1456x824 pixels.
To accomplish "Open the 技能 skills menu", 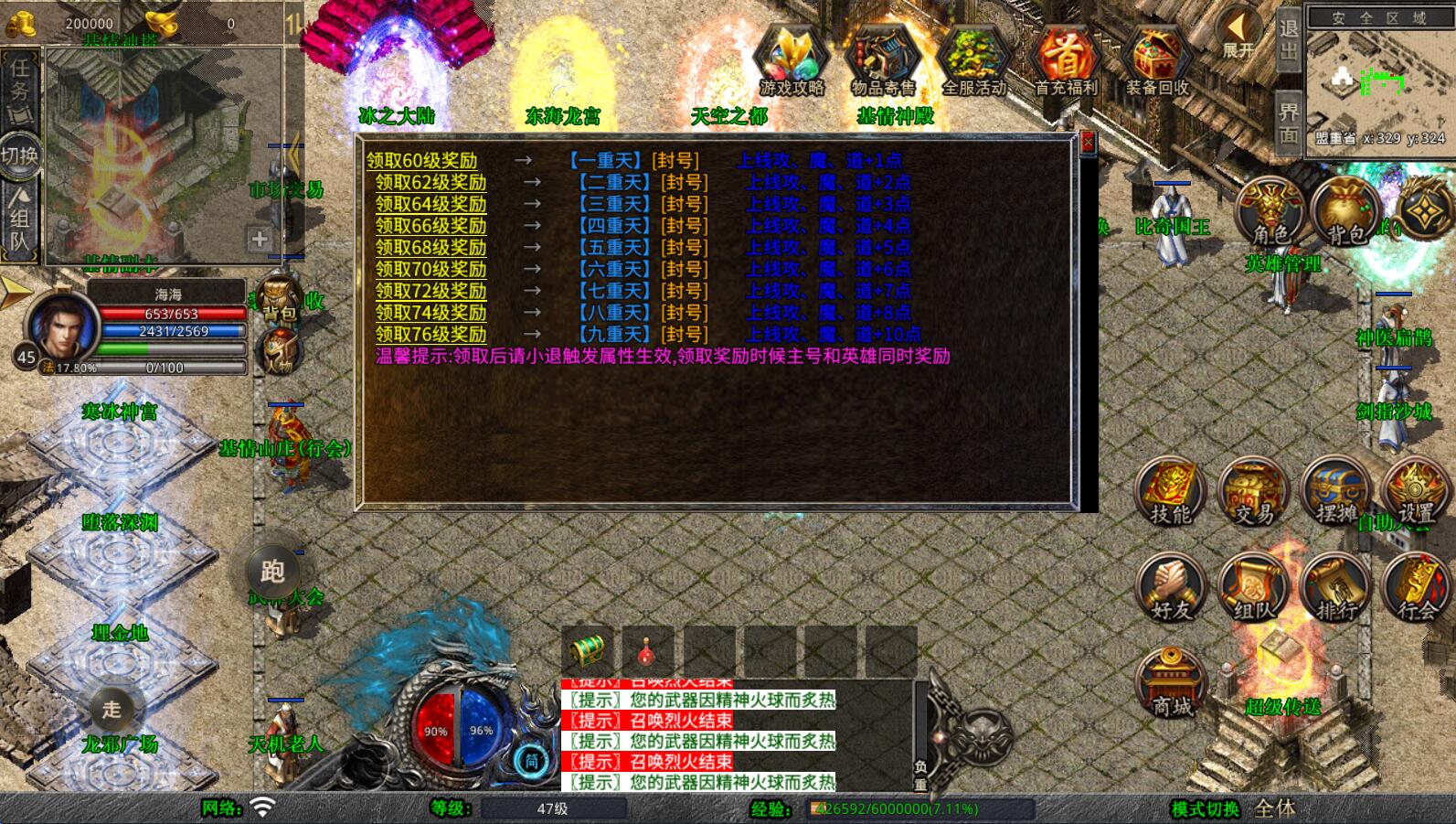I will (1171, 491).
